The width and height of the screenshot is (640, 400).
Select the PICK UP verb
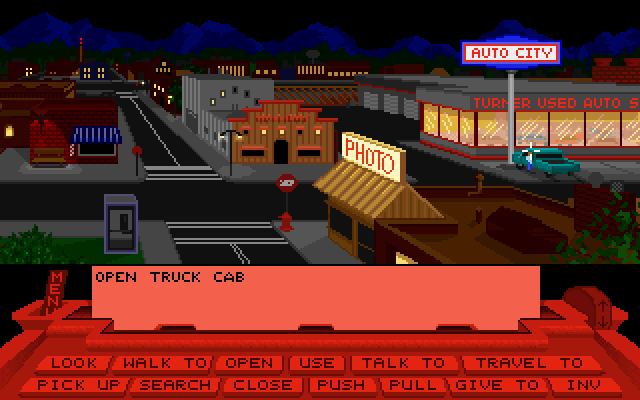click(78, 384)
